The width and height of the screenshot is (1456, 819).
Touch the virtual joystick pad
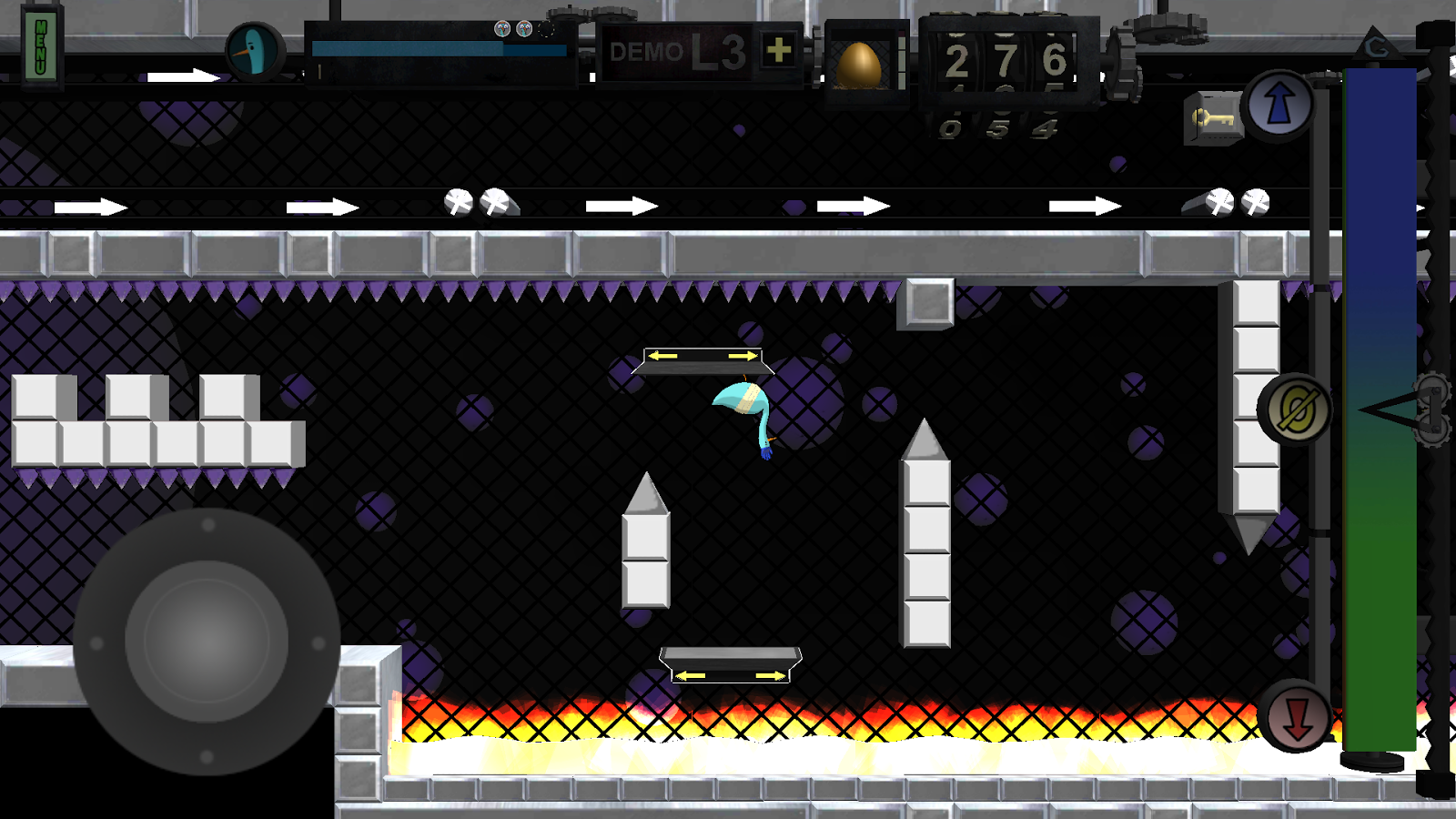[x=207, y=642]
